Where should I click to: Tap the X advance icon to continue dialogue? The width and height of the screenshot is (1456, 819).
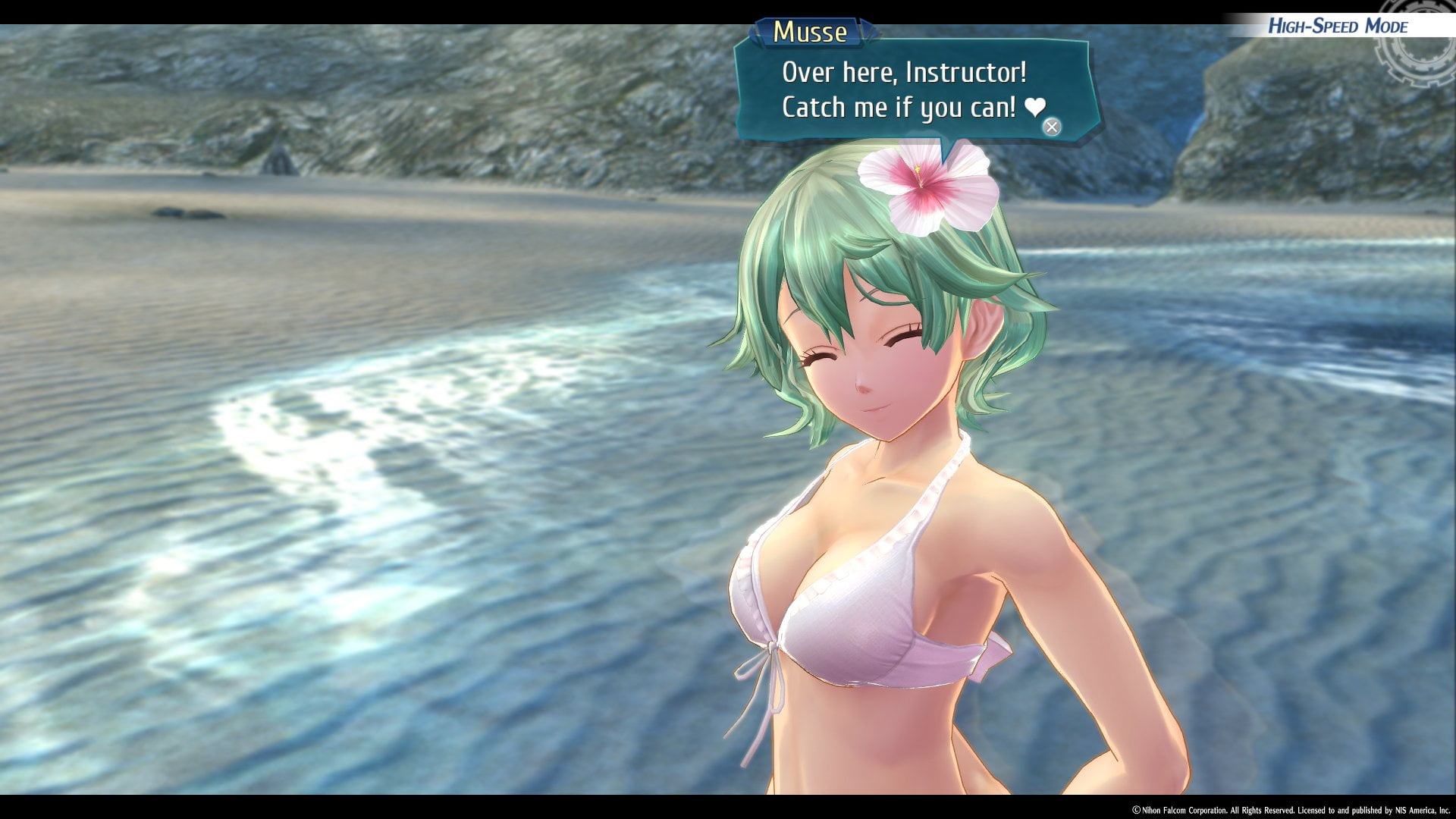tap(1053, 128)
